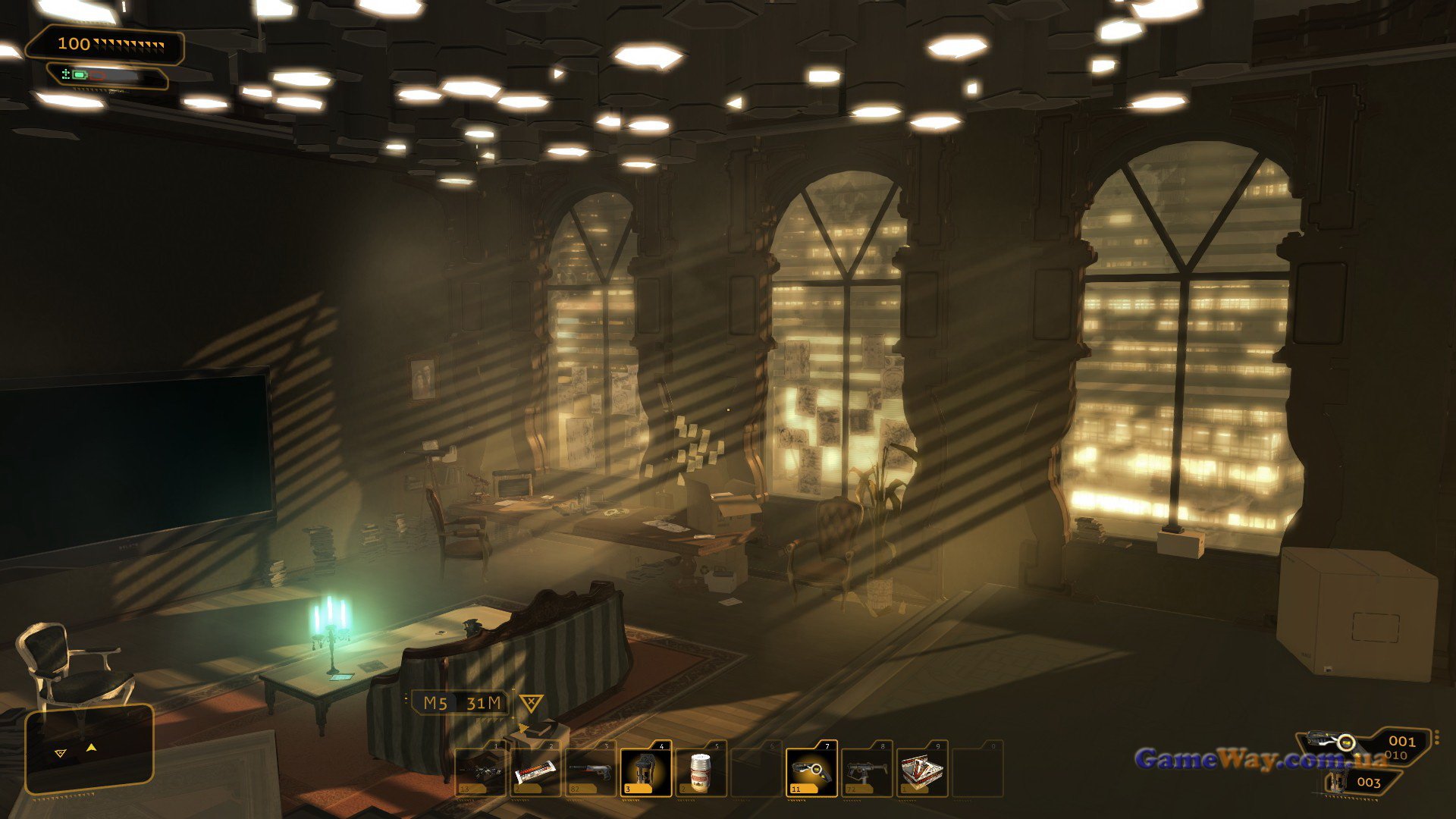Click the equipped grenade icon beside 003
1456x819 pixels.
(x=1337, y=783)
